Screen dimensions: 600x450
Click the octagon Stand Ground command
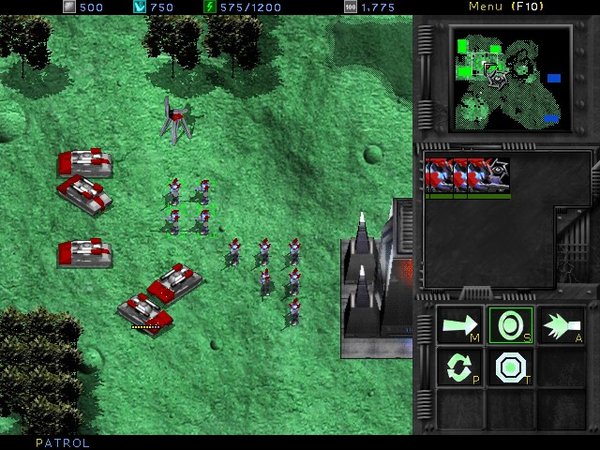point(510,368)
